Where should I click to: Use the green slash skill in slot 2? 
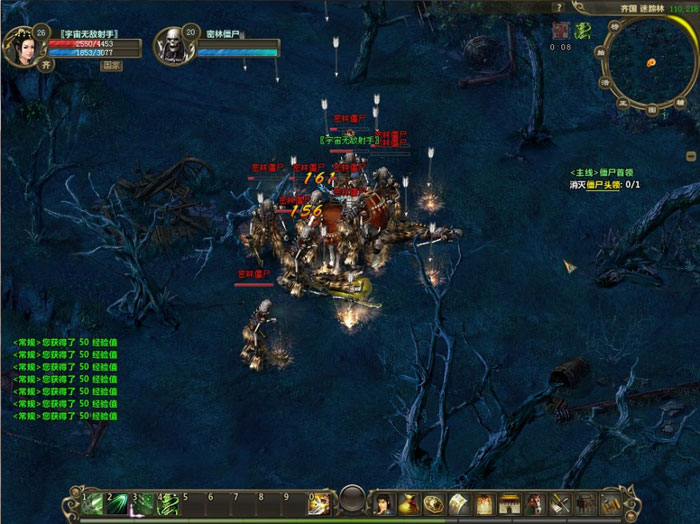coord(120,503)
